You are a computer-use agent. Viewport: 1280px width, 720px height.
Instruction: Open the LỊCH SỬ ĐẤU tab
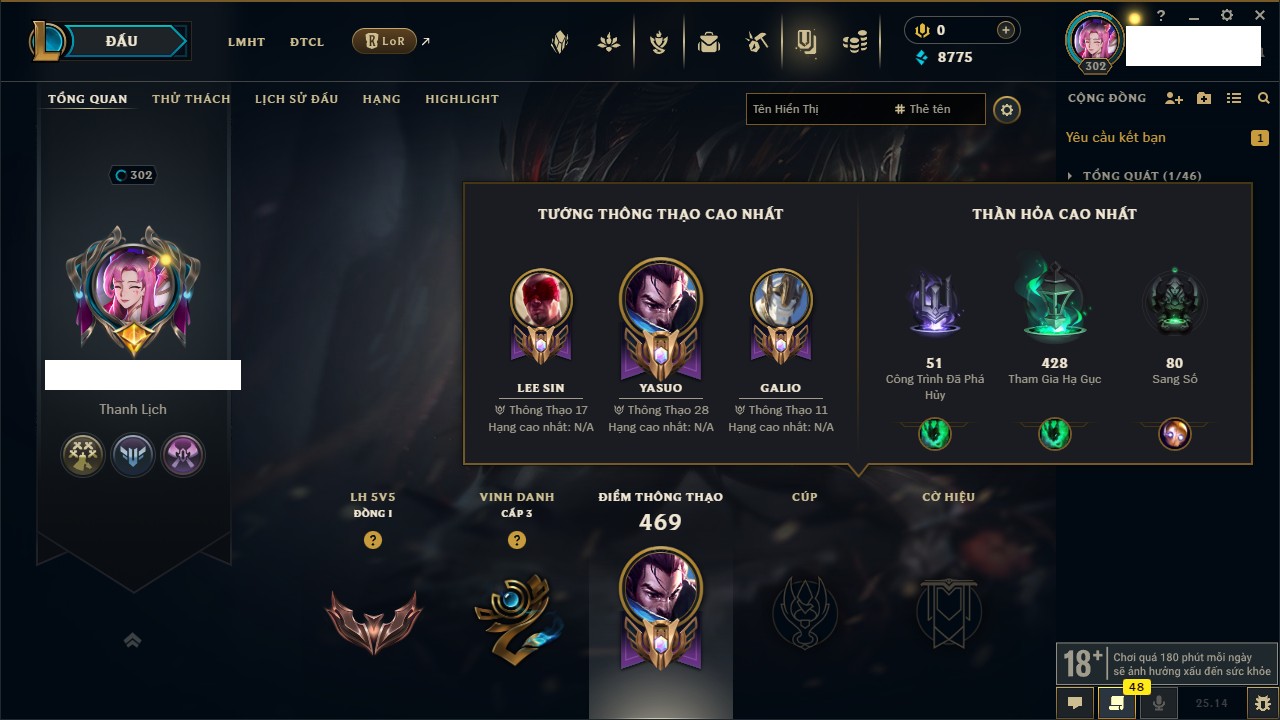(x=296, y=99)
